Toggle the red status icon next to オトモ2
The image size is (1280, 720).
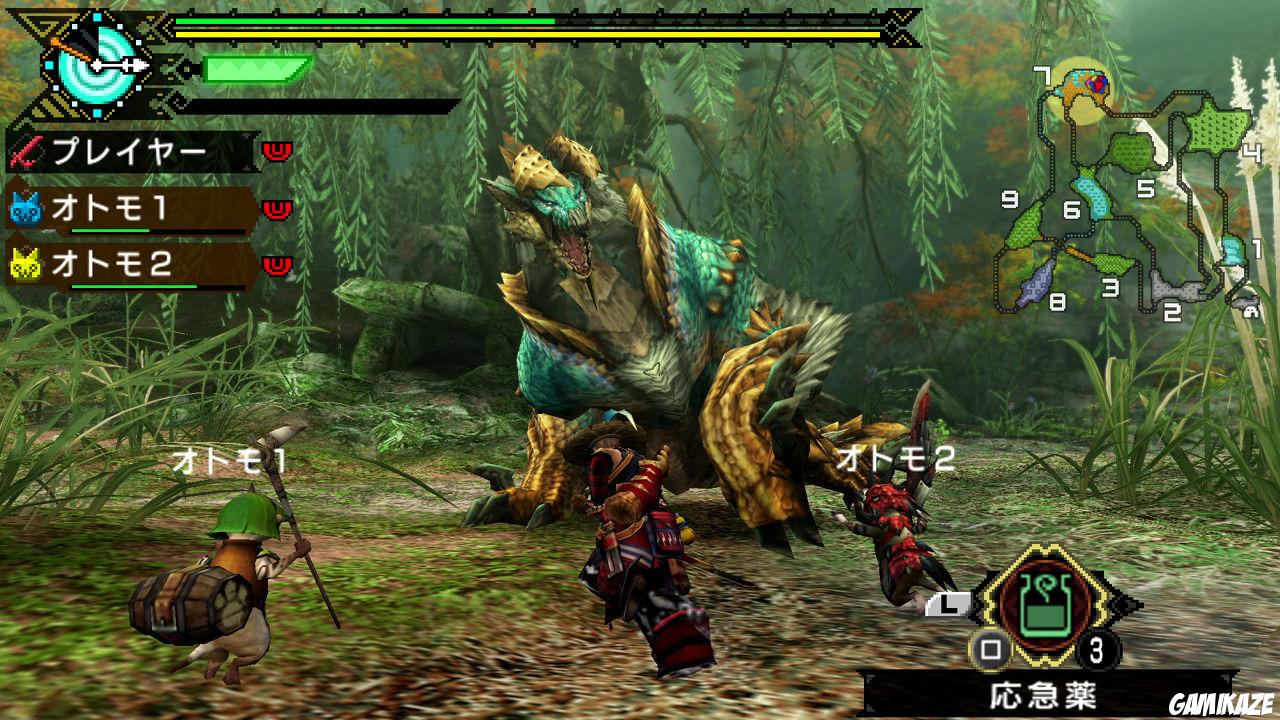[275, 263]
